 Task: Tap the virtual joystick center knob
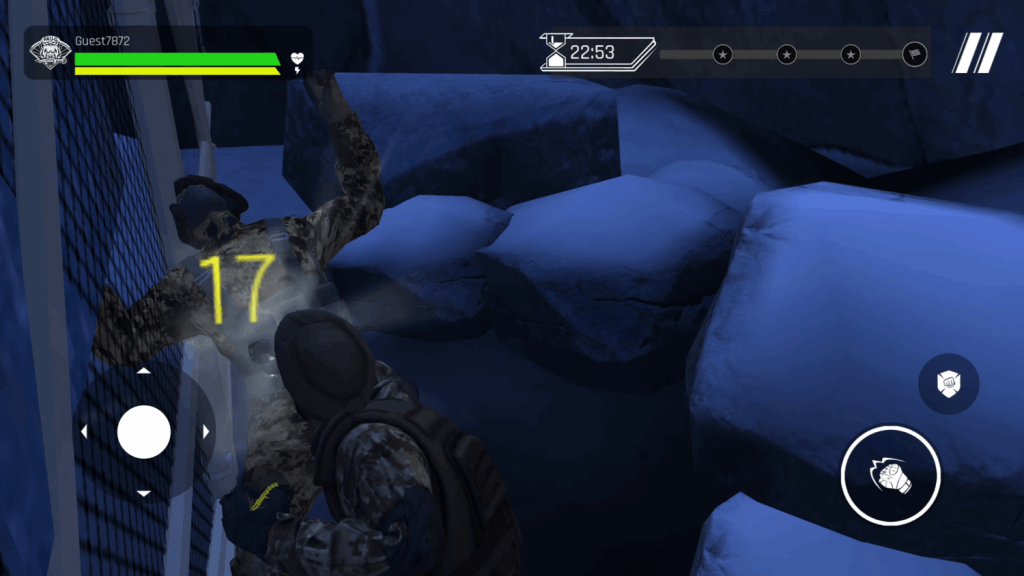pos(144,432)
